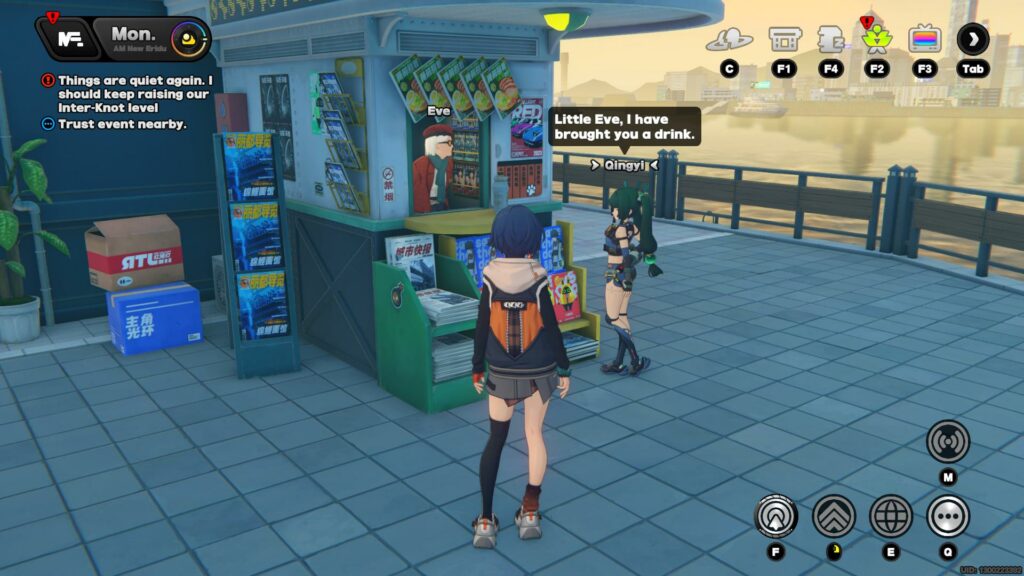This screenshot has width=1024, height=576.
Task: Open the three-dot more options button
Action: tap(948, 516)
